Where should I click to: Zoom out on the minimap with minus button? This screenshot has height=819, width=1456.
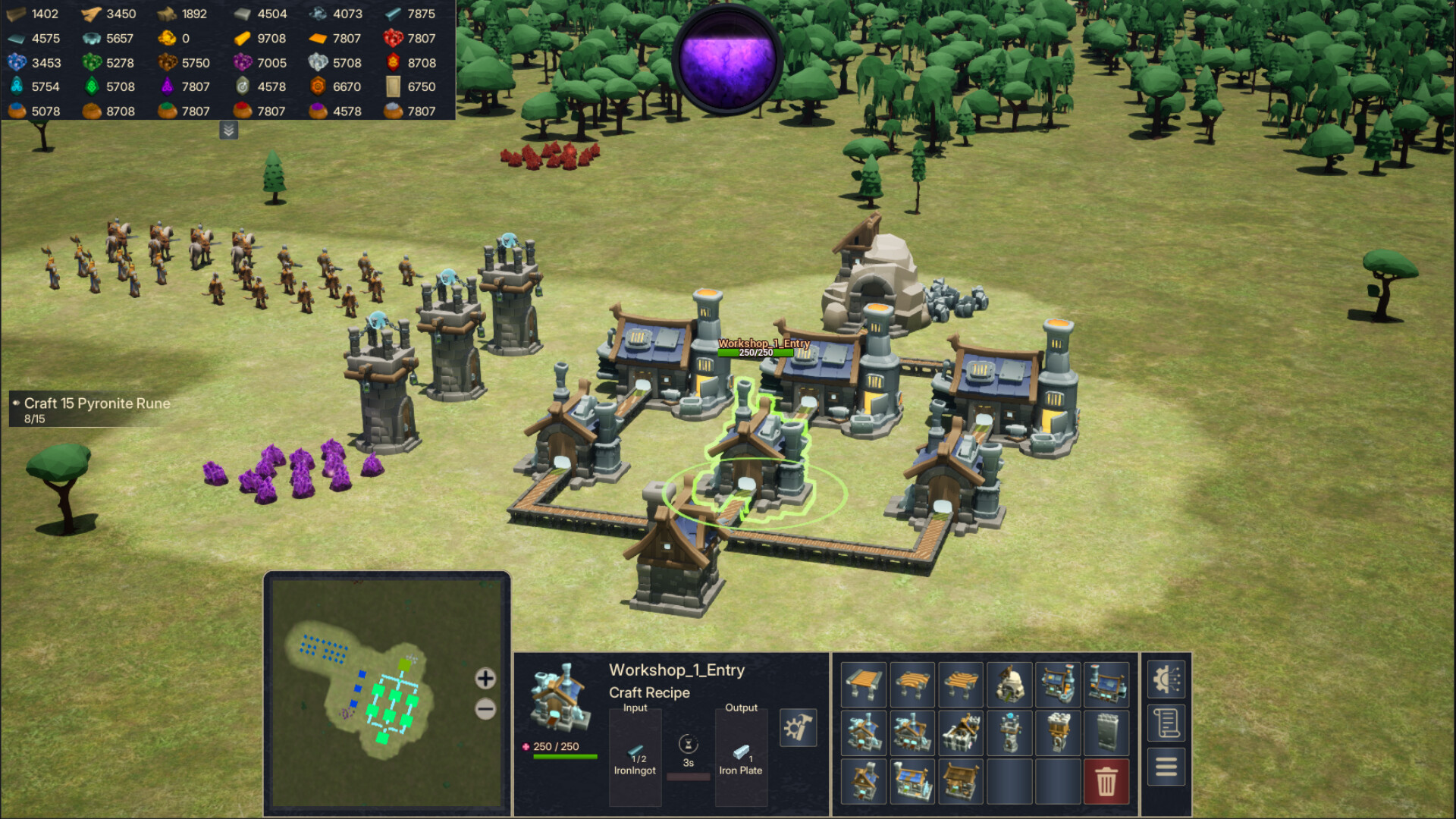485,709
